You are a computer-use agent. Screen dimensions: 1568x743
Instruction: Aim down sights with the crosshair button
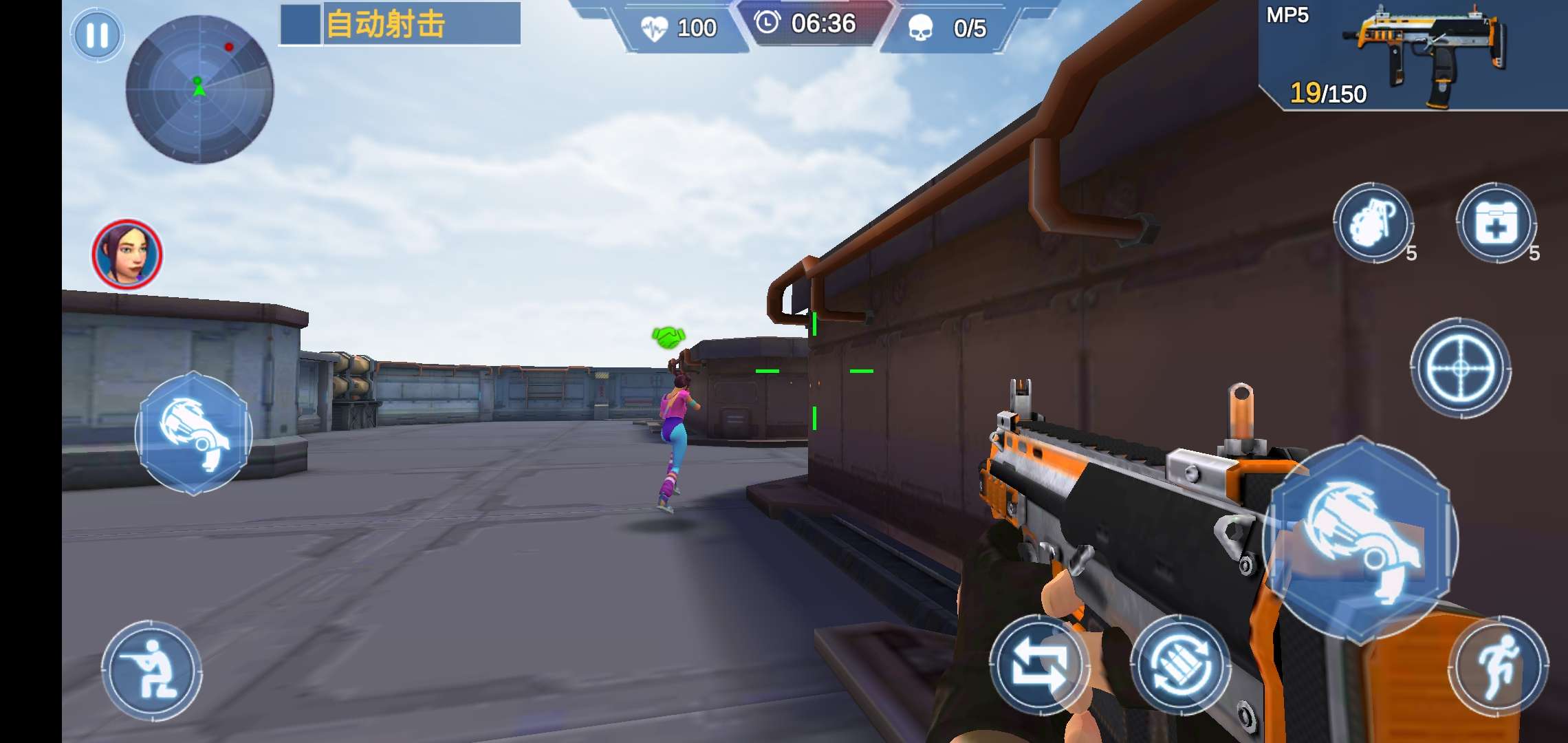(x=1460, y=368)
